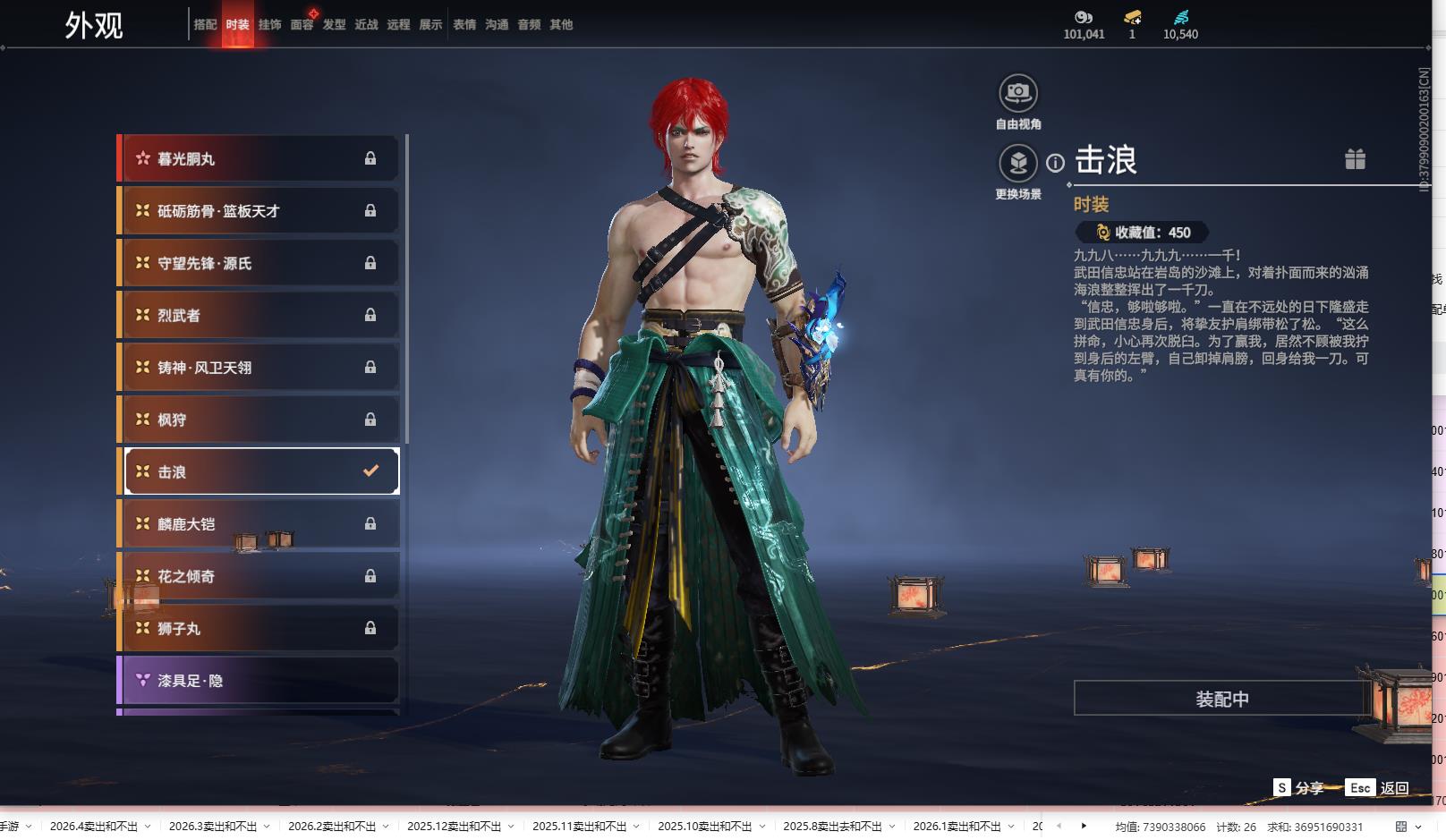1446x840 pixels.
Task: Open the 更换场景 scene change option
Action: tap(1018, 164)
